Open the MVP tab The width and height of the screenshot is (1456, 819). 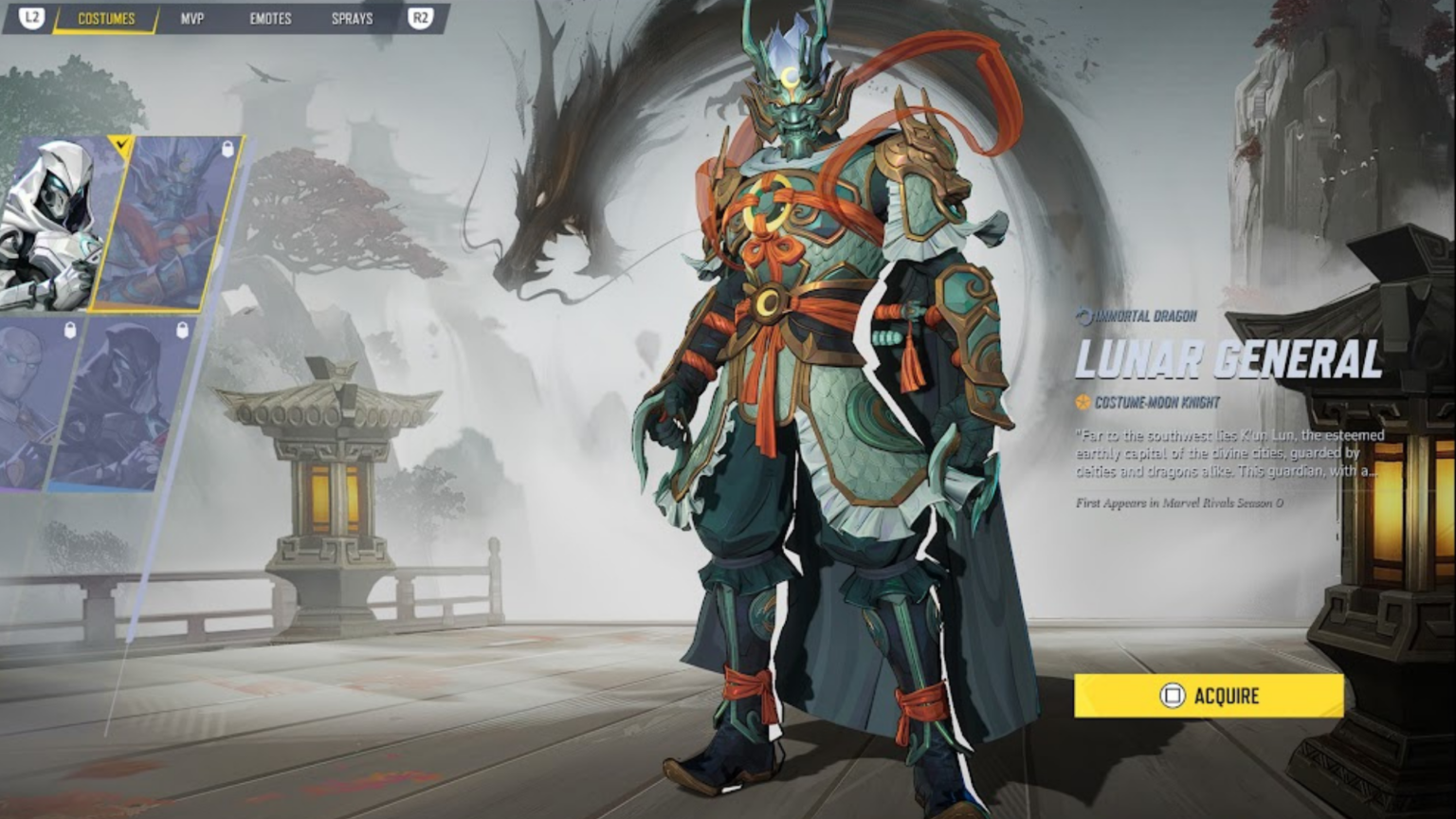click(x=192, y=19)
